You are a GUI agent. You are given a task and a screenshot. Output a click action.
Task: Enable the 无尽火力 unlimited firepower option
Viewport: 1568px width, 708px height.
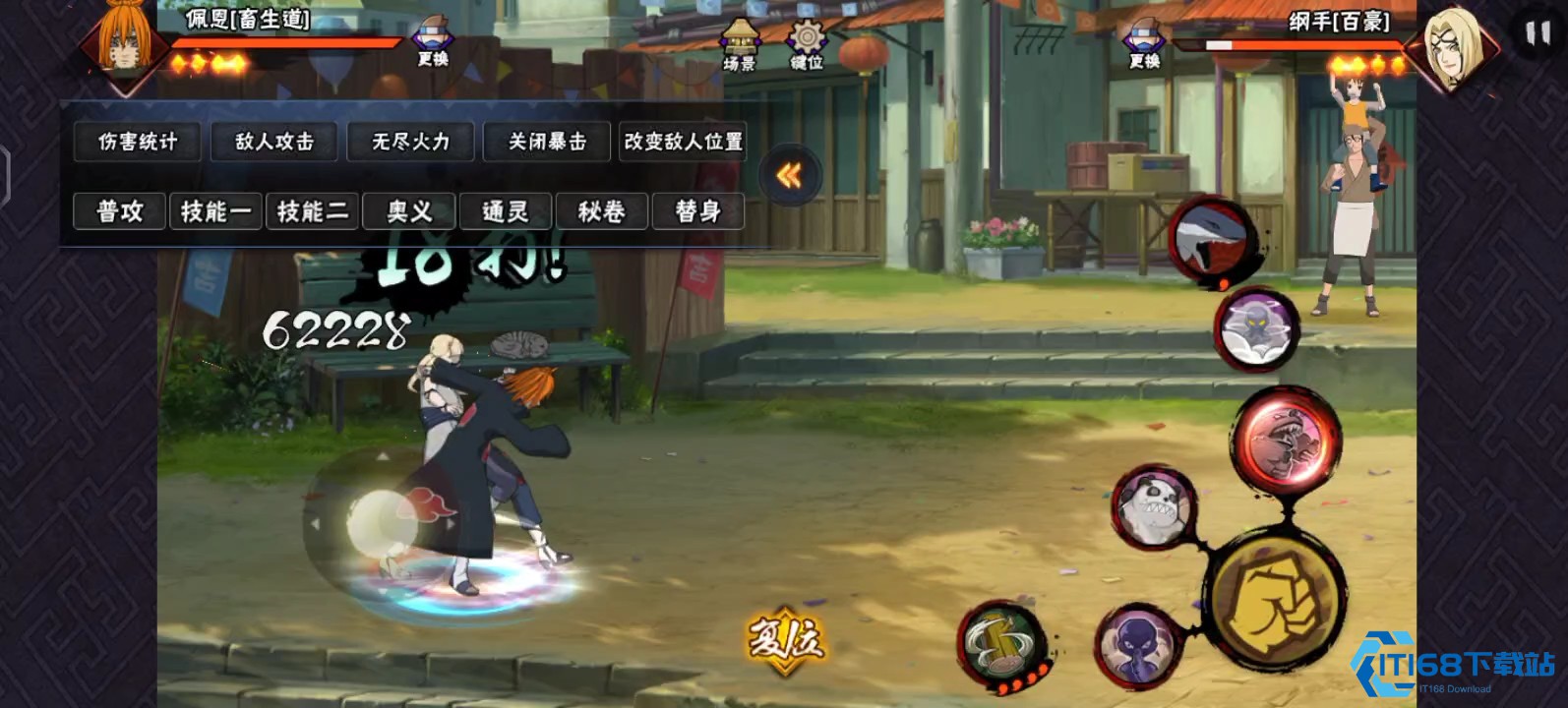tap(410, 142)
